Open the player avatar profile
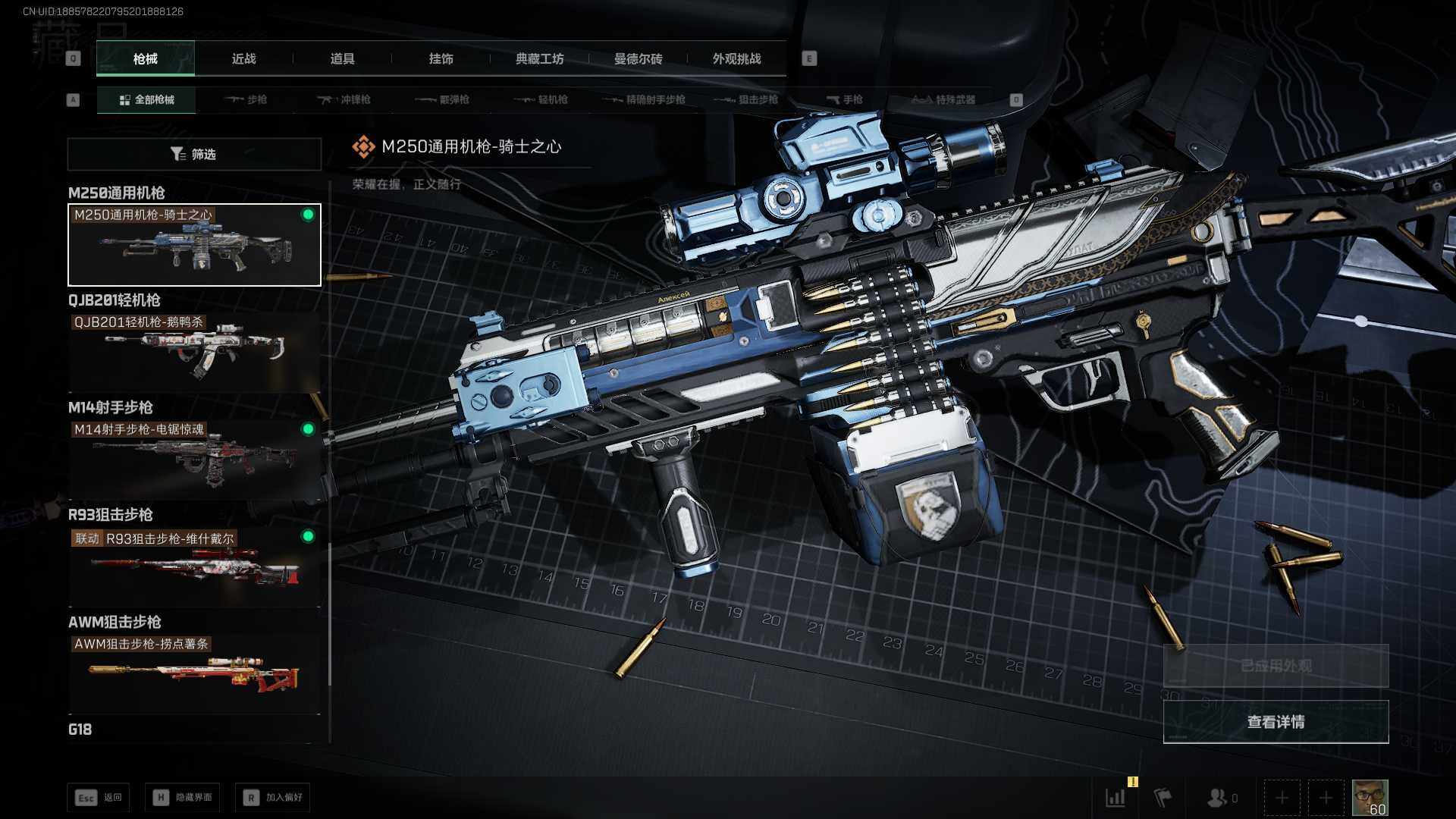The height and width of the screenshot is (819, 1456). point(1370,798)
